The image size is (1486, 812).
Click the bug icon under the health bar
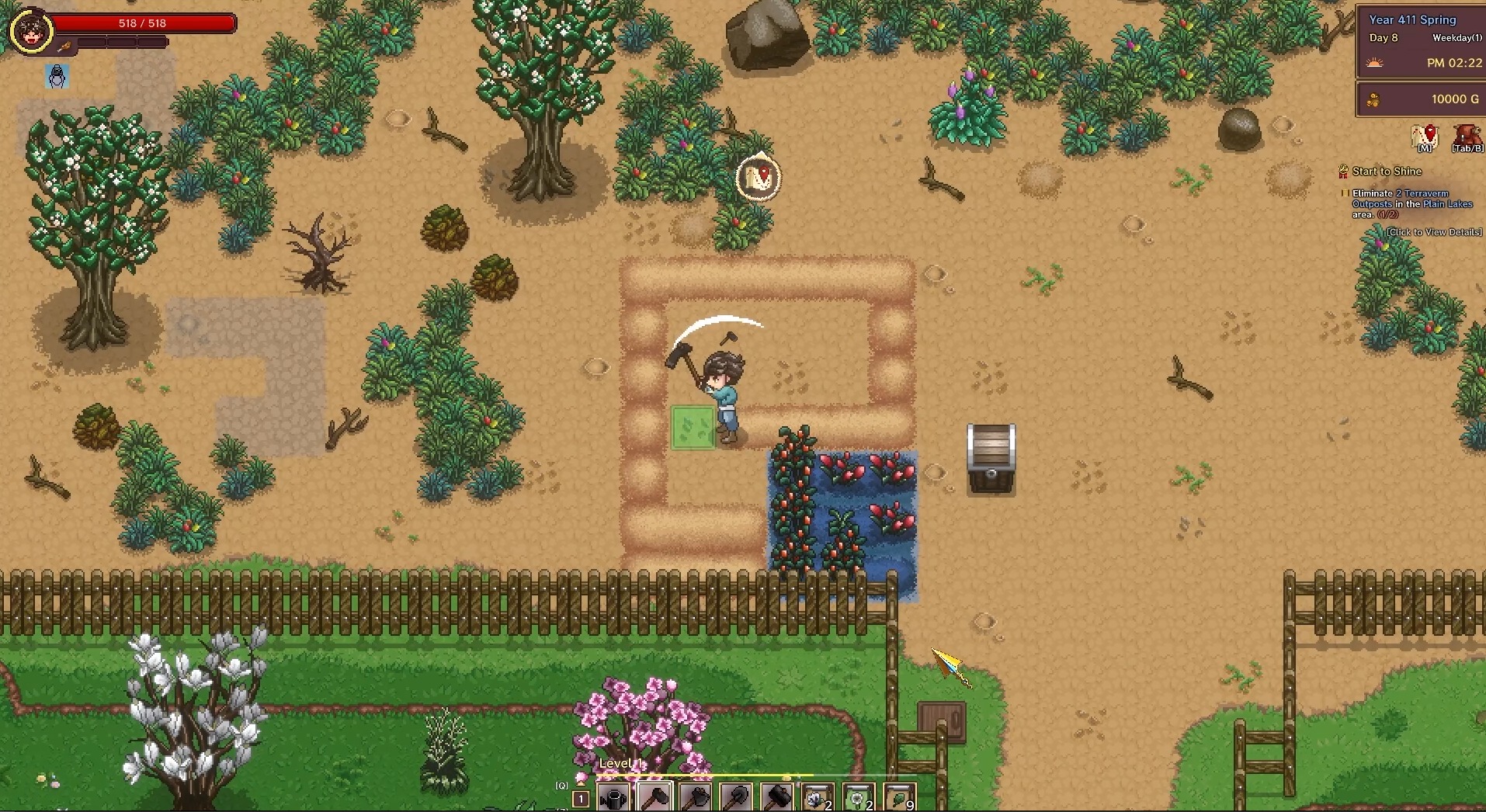55,76
